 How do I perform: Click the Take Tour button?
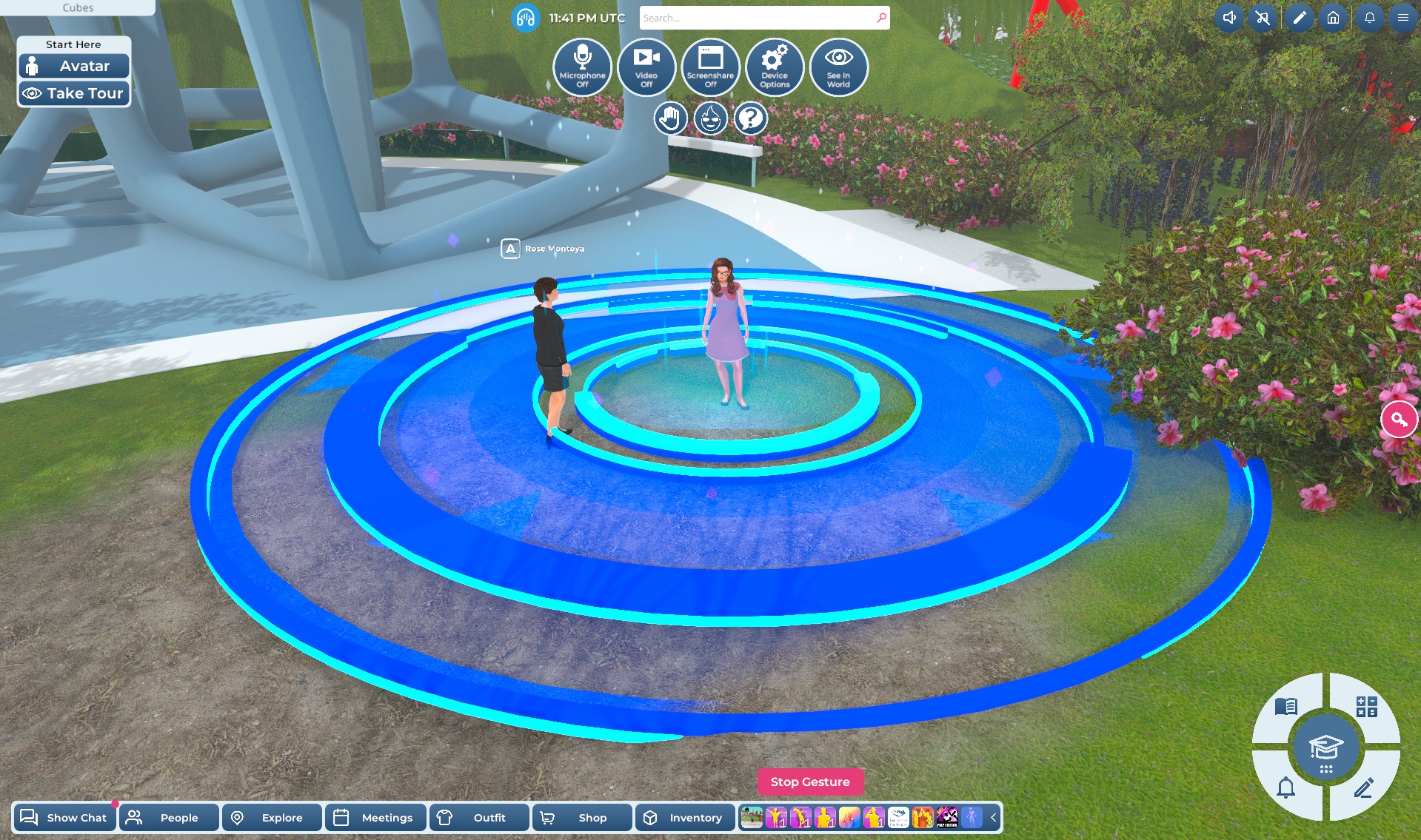(x=73, y=93)
